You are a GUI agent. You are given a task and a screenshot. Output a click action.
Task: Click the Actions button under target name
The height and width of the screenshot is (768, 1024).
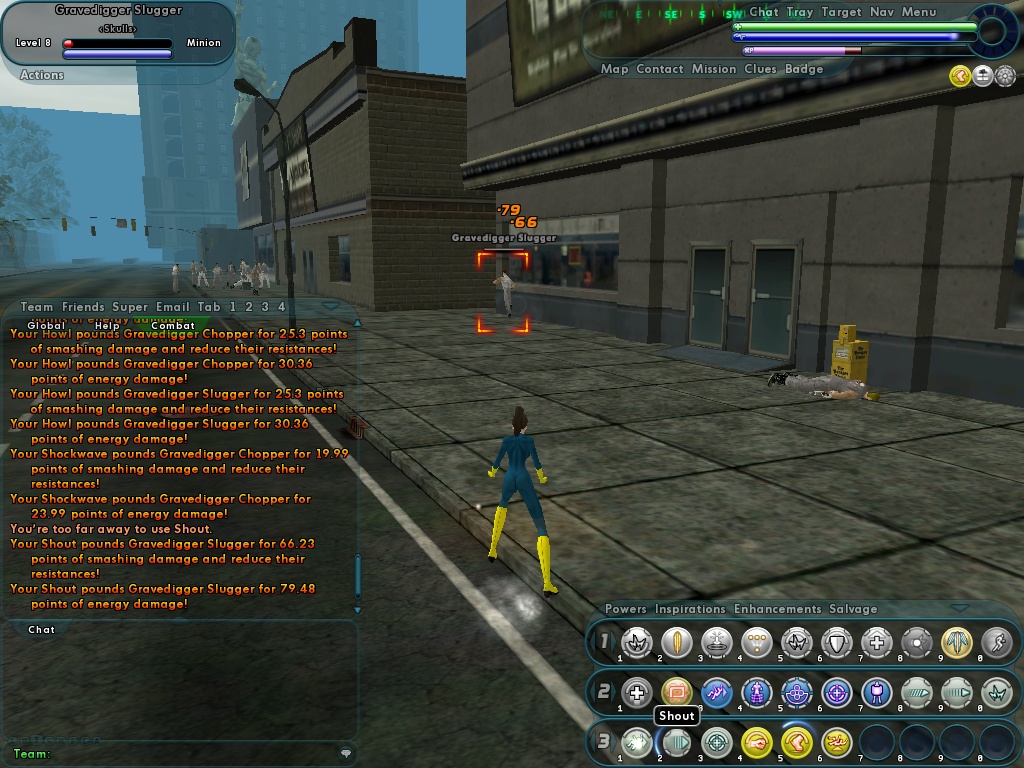click(42, 75)
